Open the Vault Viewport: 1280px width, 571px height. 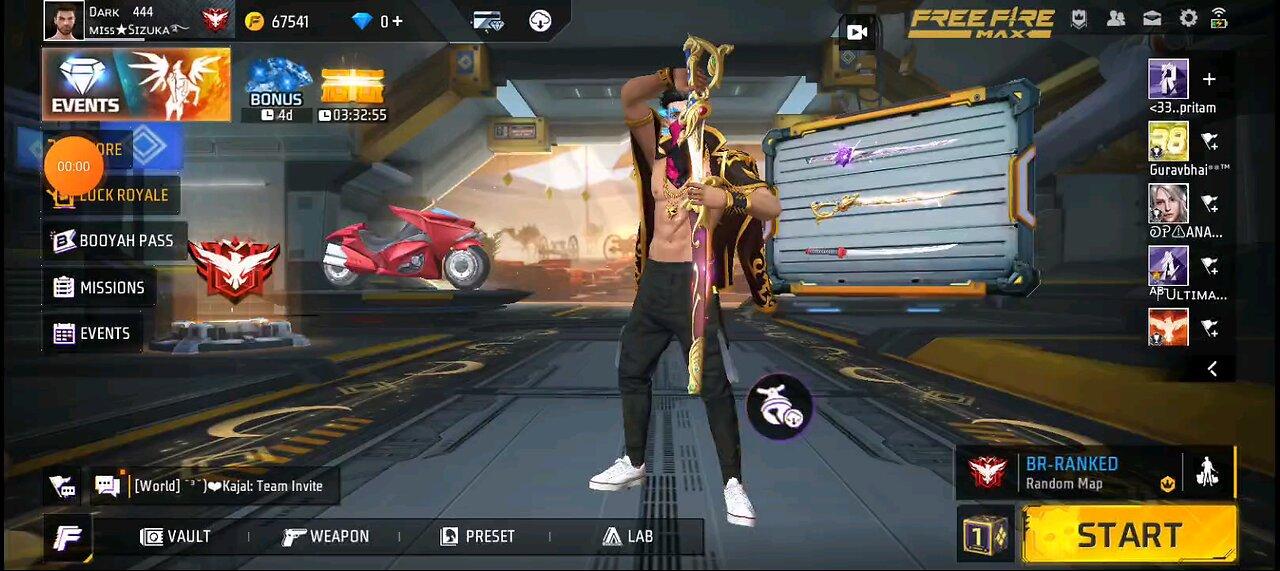[x=176, y=537]
